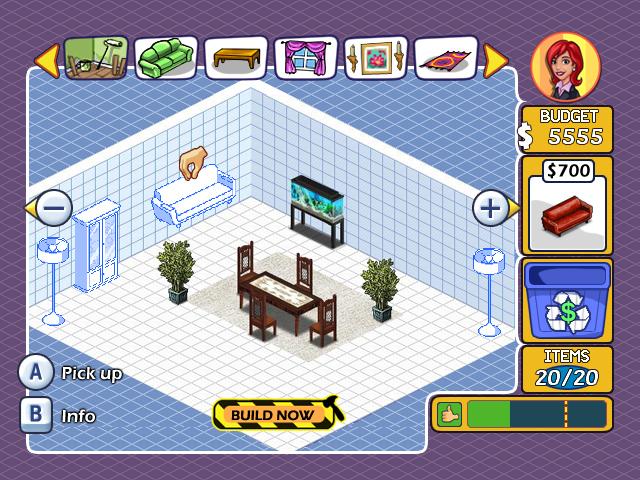Show previous categories with left yellow arrow
640x480 pixels.
point(46,59)
